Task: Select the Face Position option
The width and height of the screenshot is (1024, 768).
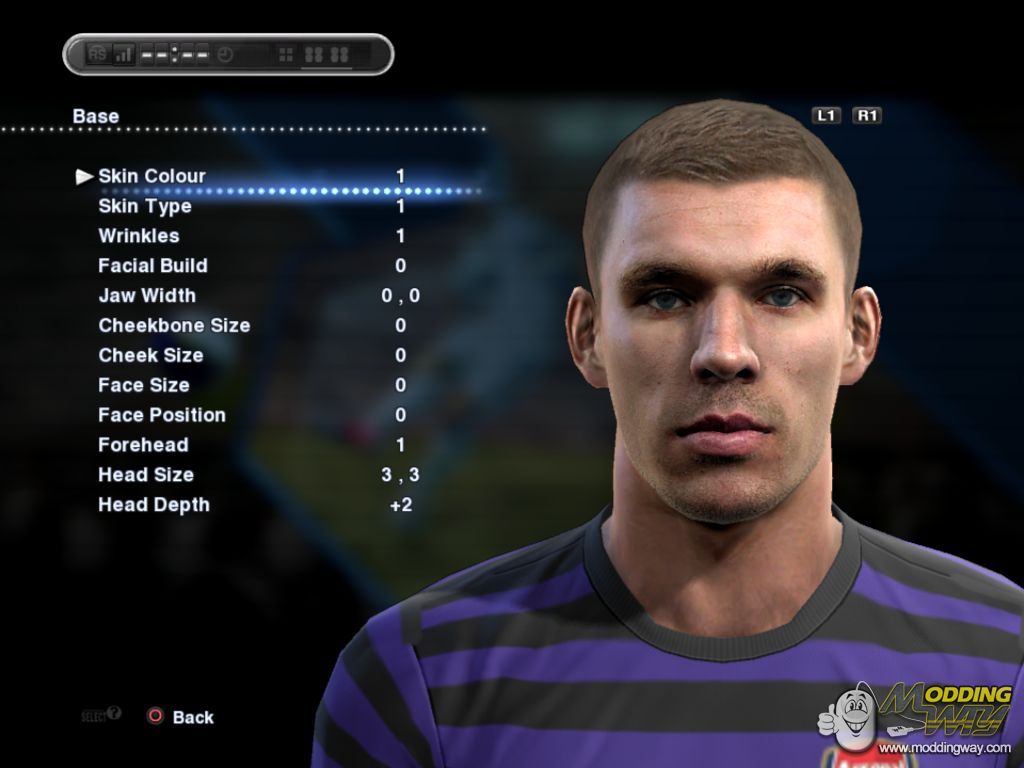Action: pyautogui.click(x=162, y=416)
